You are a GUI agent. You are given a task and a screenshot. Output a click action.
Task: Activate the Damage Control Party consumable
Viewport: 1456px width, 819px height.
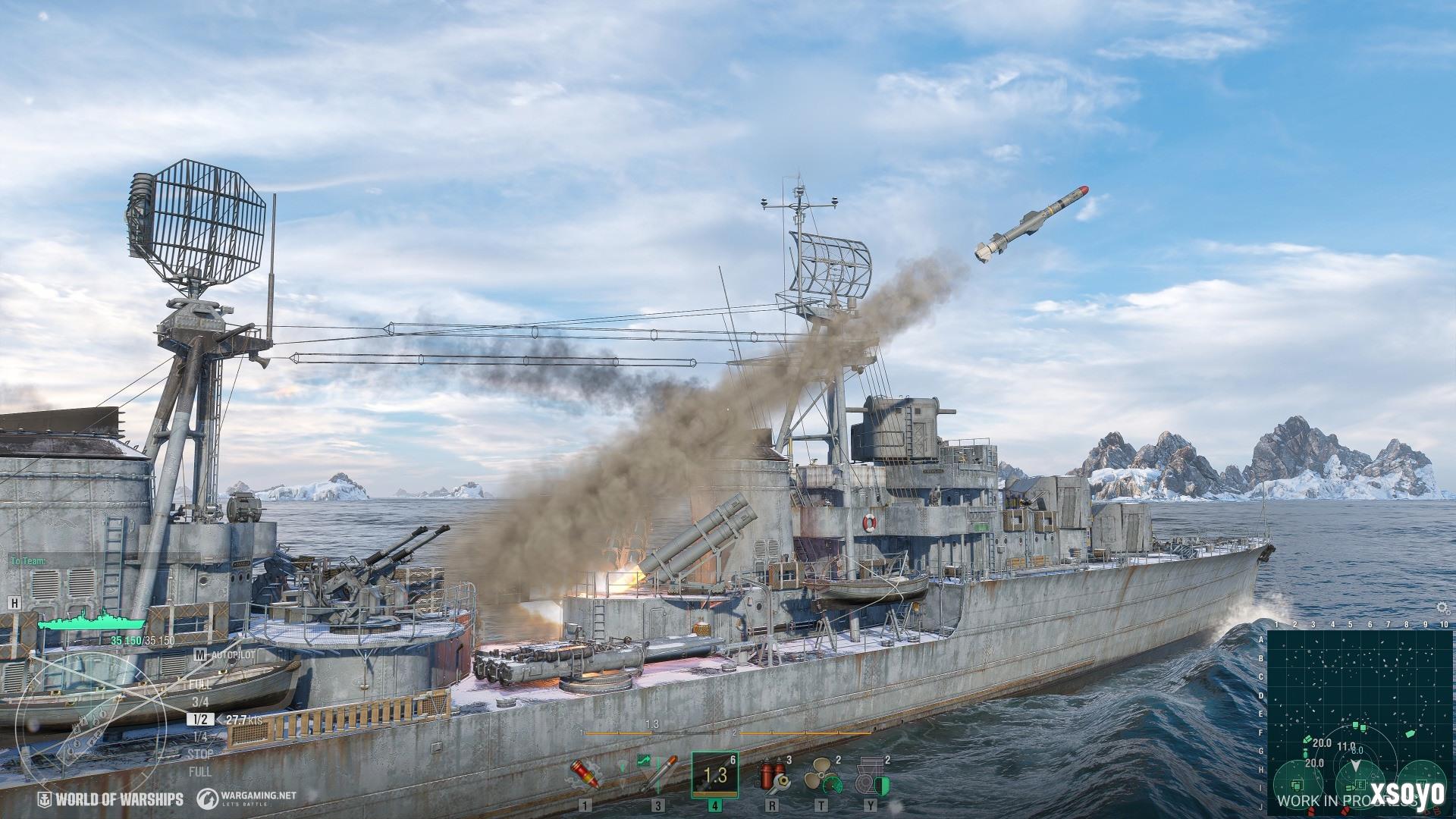coord(772,775)
